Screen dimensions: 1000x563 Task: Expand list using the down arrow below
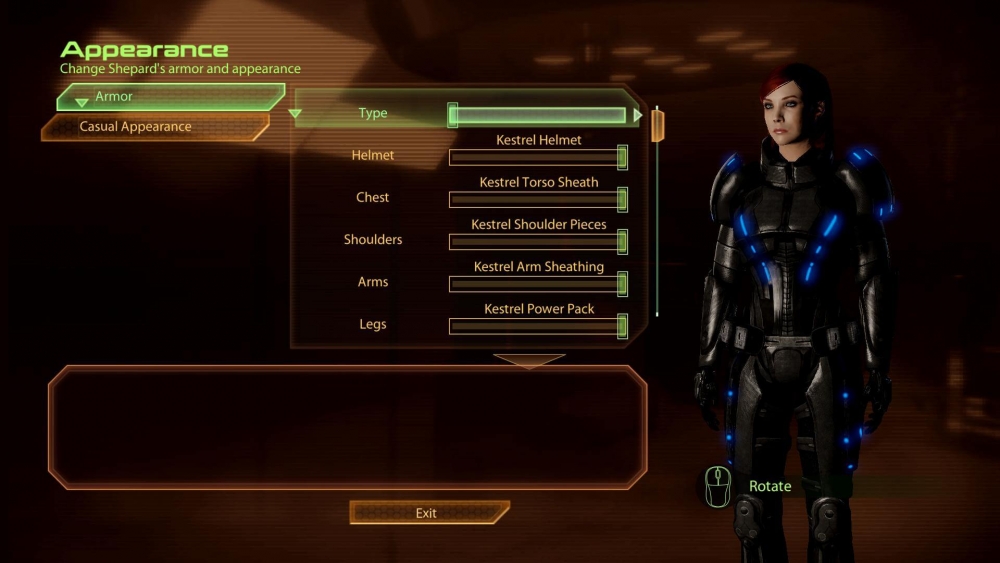529,360
